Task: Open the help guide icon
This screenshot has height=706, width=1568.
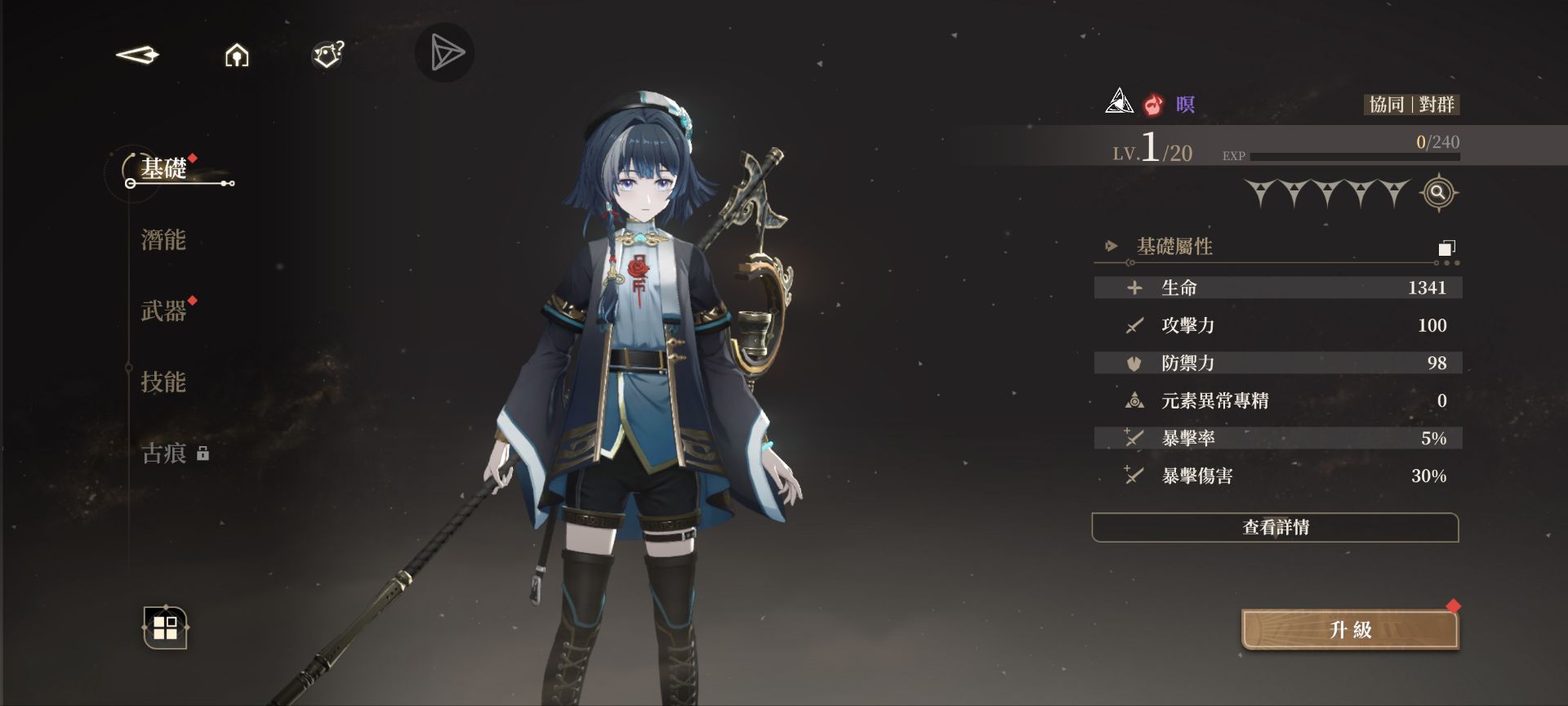Action: (x=327, y=55)
